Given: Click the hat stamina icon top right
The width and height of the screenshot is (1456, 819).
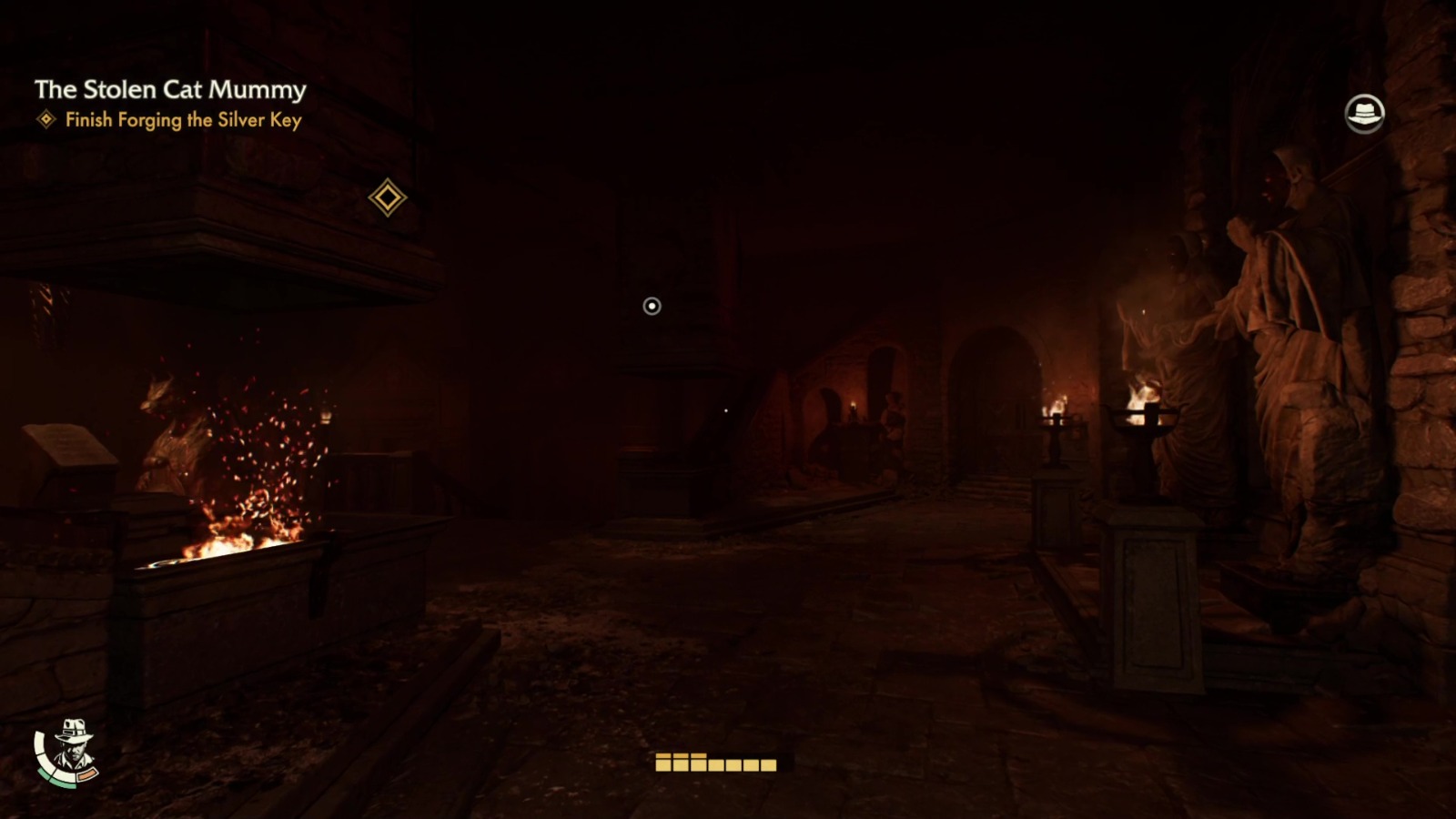Looking at the screenshot, I should [1366, 111].
